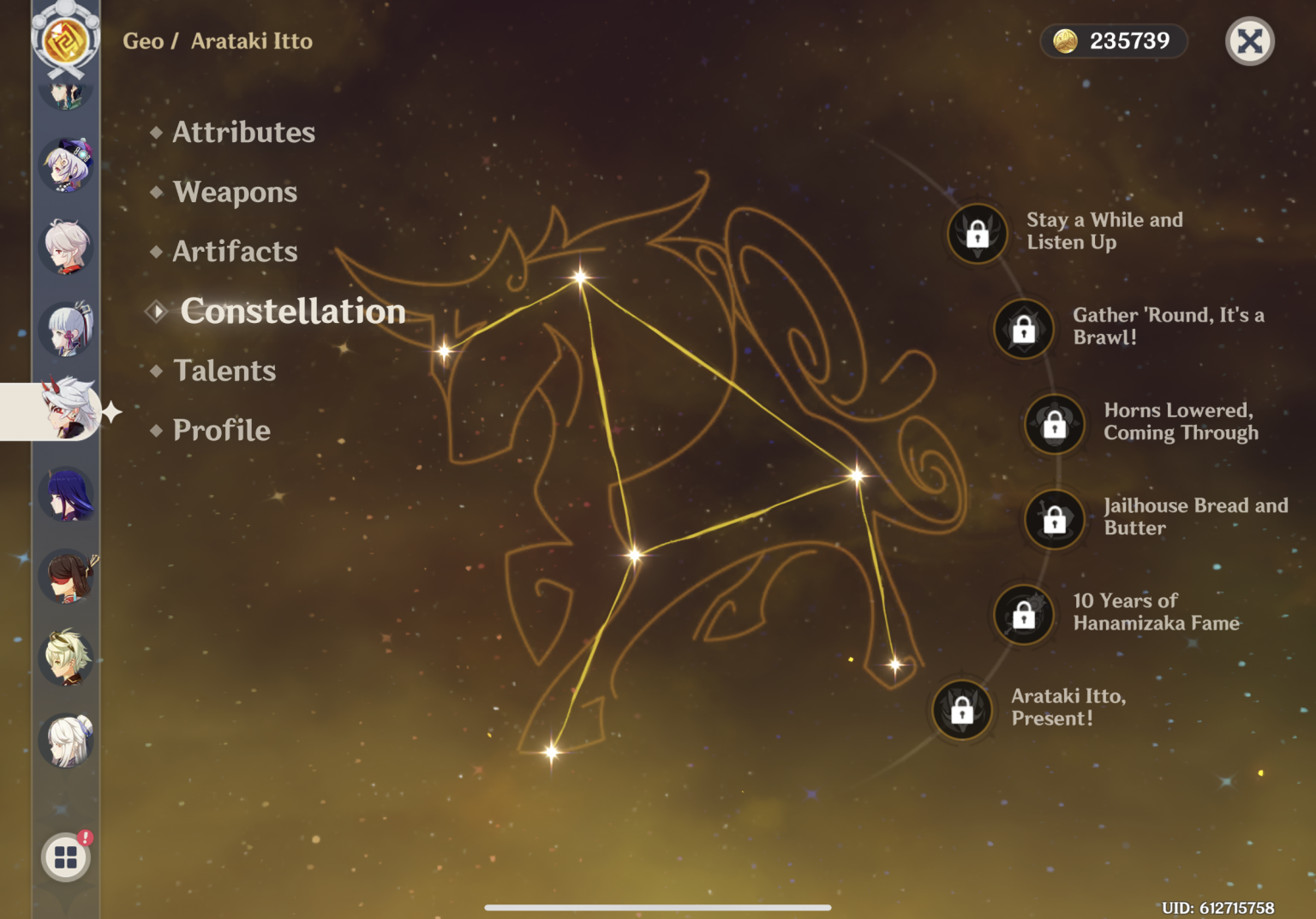
Task: Open the locked 'Stay a While and Listen Up' constellation
Action: (x=977, y=234)
